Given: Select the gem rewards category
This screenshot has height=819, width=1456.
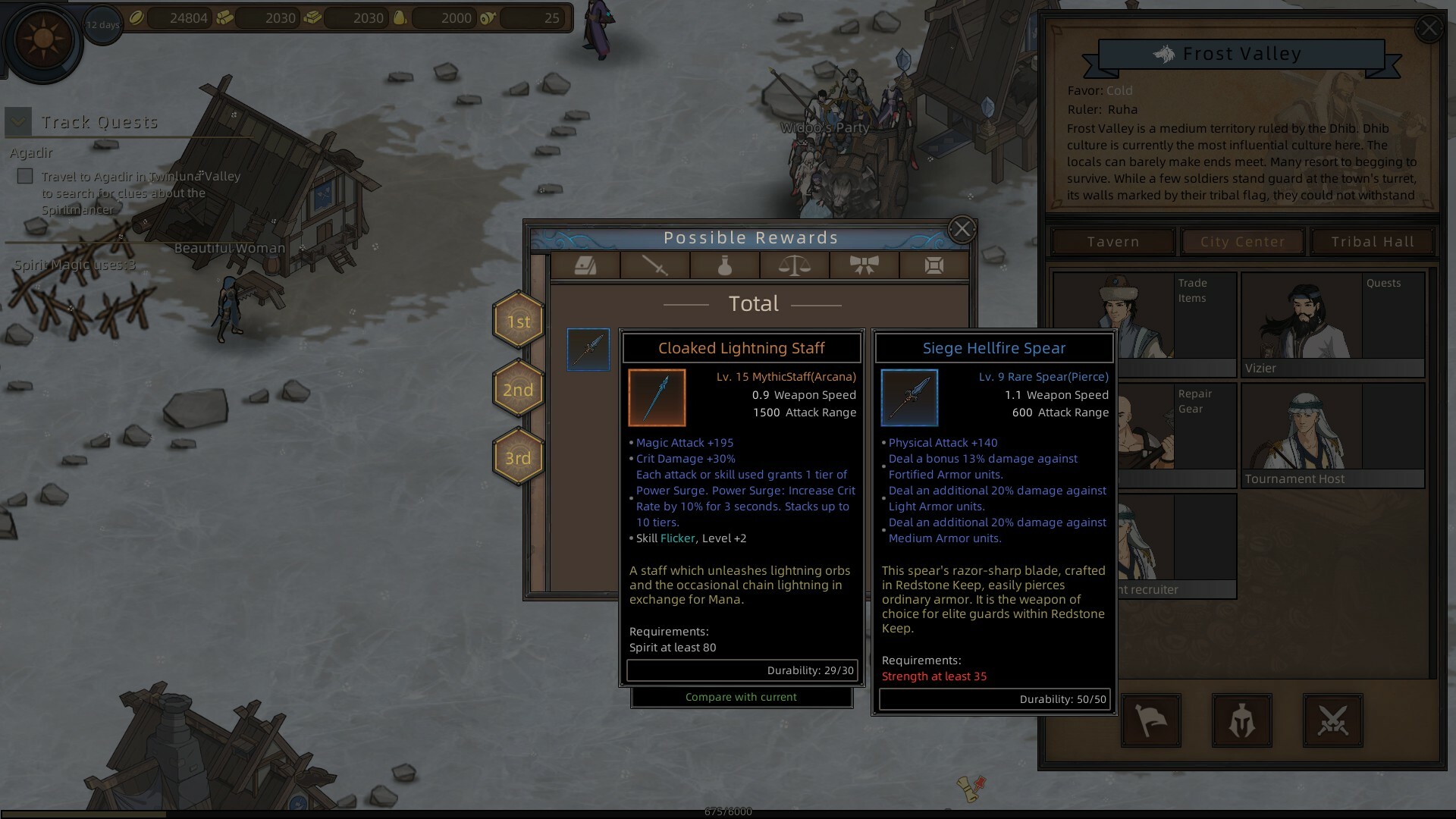Looking at the screenshot, I should tap(934, 266).
